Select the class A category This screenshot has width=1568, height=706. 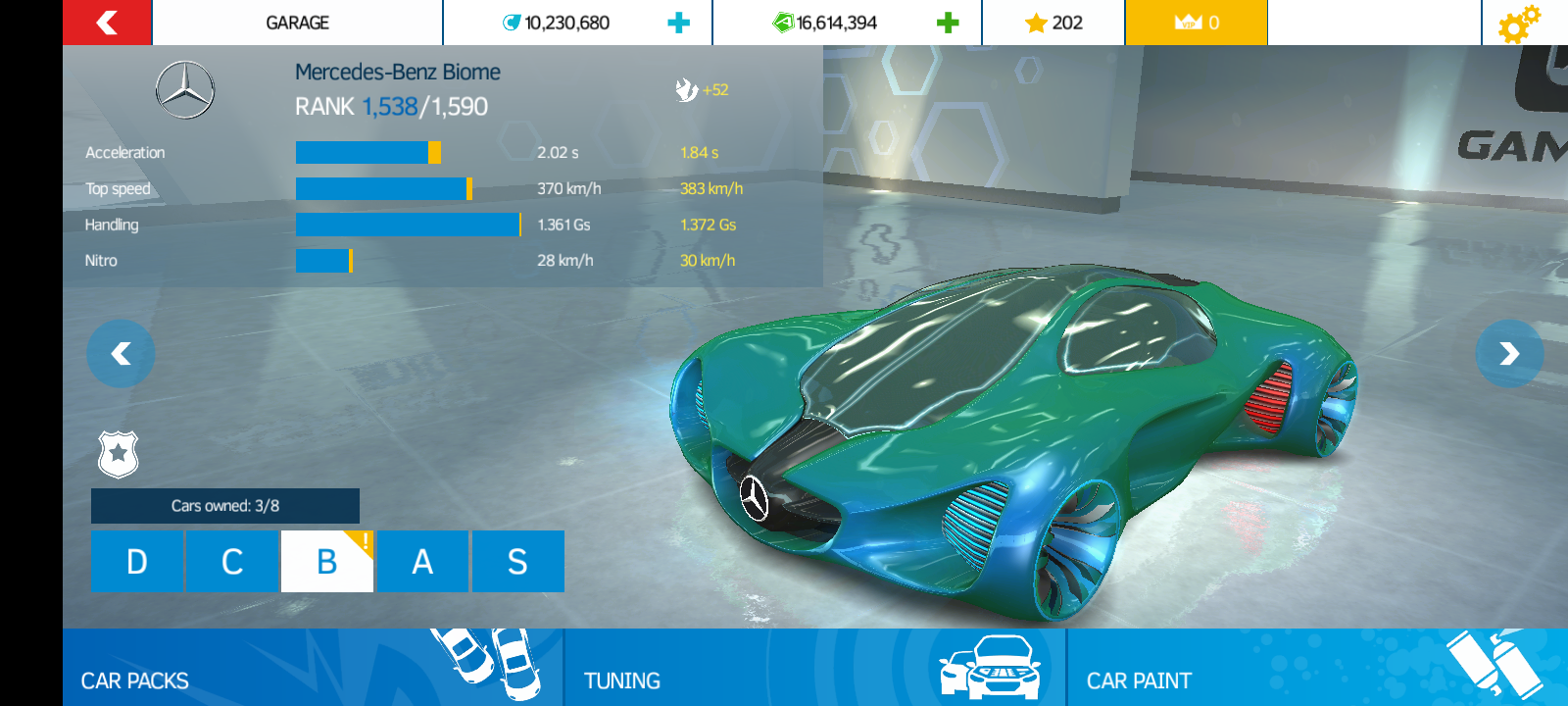pyautogui.click(x=422, y=561)
